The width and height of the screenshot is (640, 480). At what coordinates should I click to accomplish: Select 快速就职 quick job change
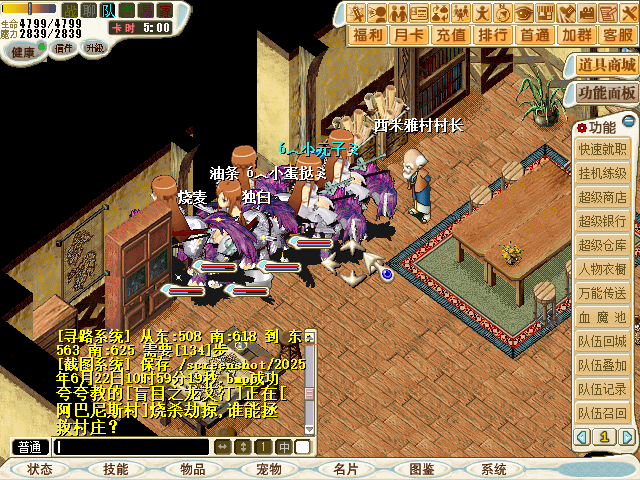603,149
